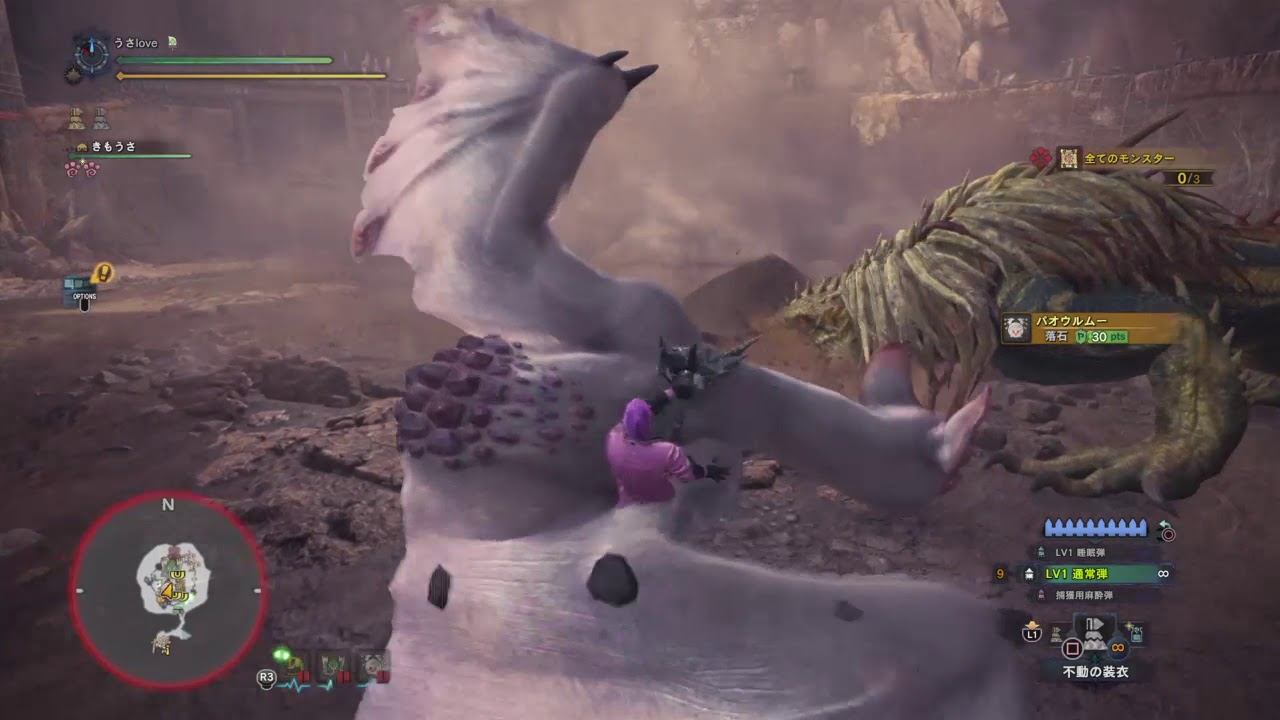Screen dimensions: 1280x720
Task: Open the 全てのモンスター quest objective tracker
Action: (x=1129, y=158)
